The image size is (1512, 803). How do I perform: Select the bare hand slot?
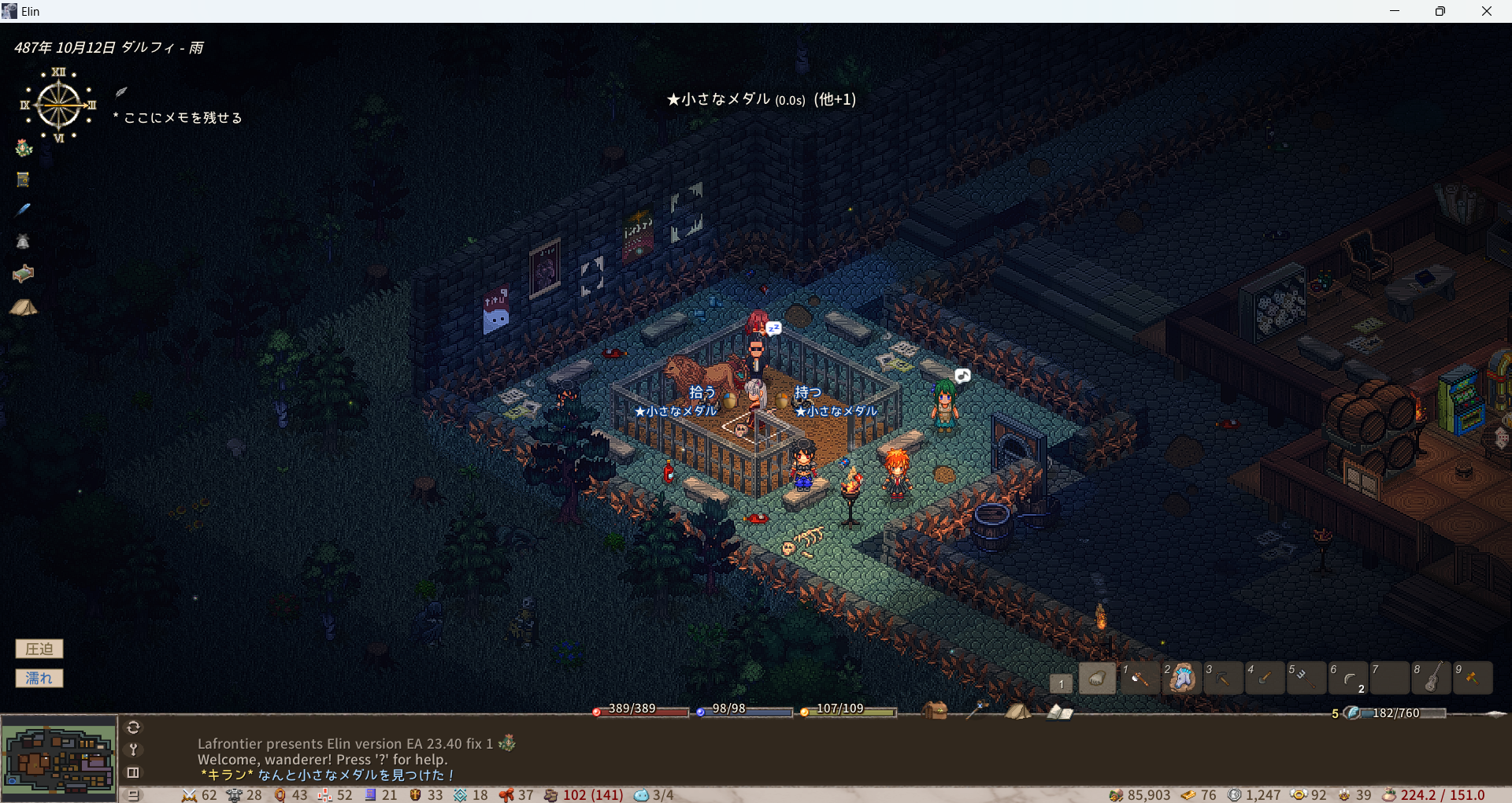tap(1097, 678)
